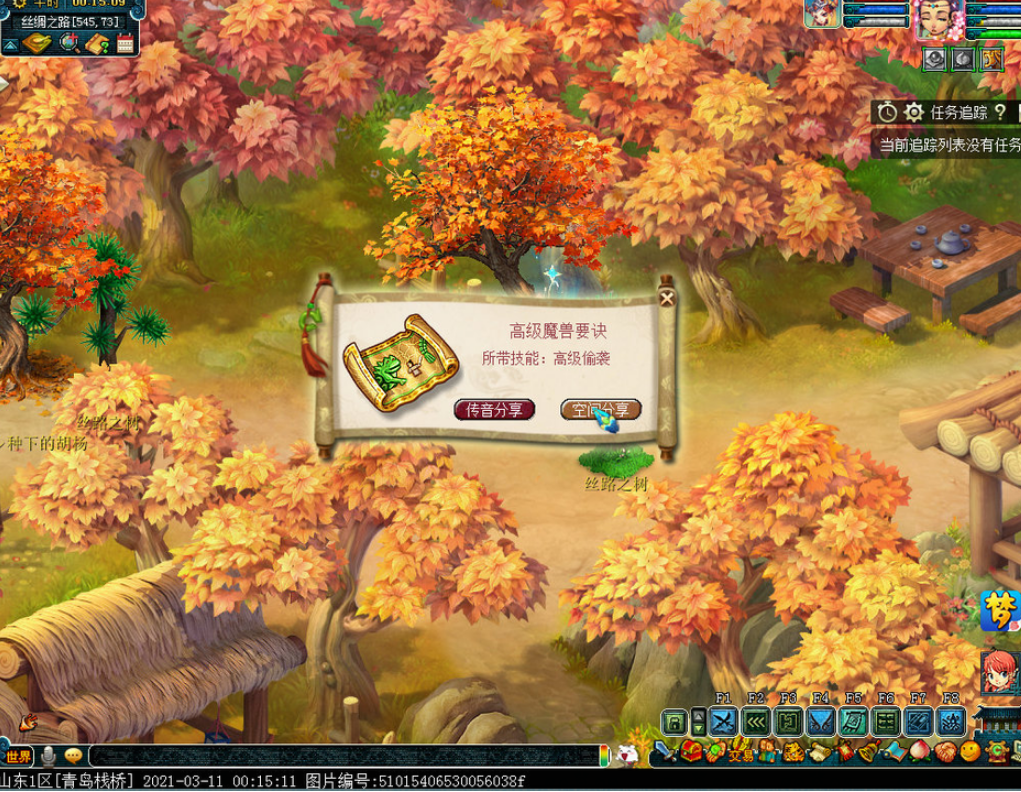Click the 传音分享 share button
The image size is (1021, 792).
494,410
